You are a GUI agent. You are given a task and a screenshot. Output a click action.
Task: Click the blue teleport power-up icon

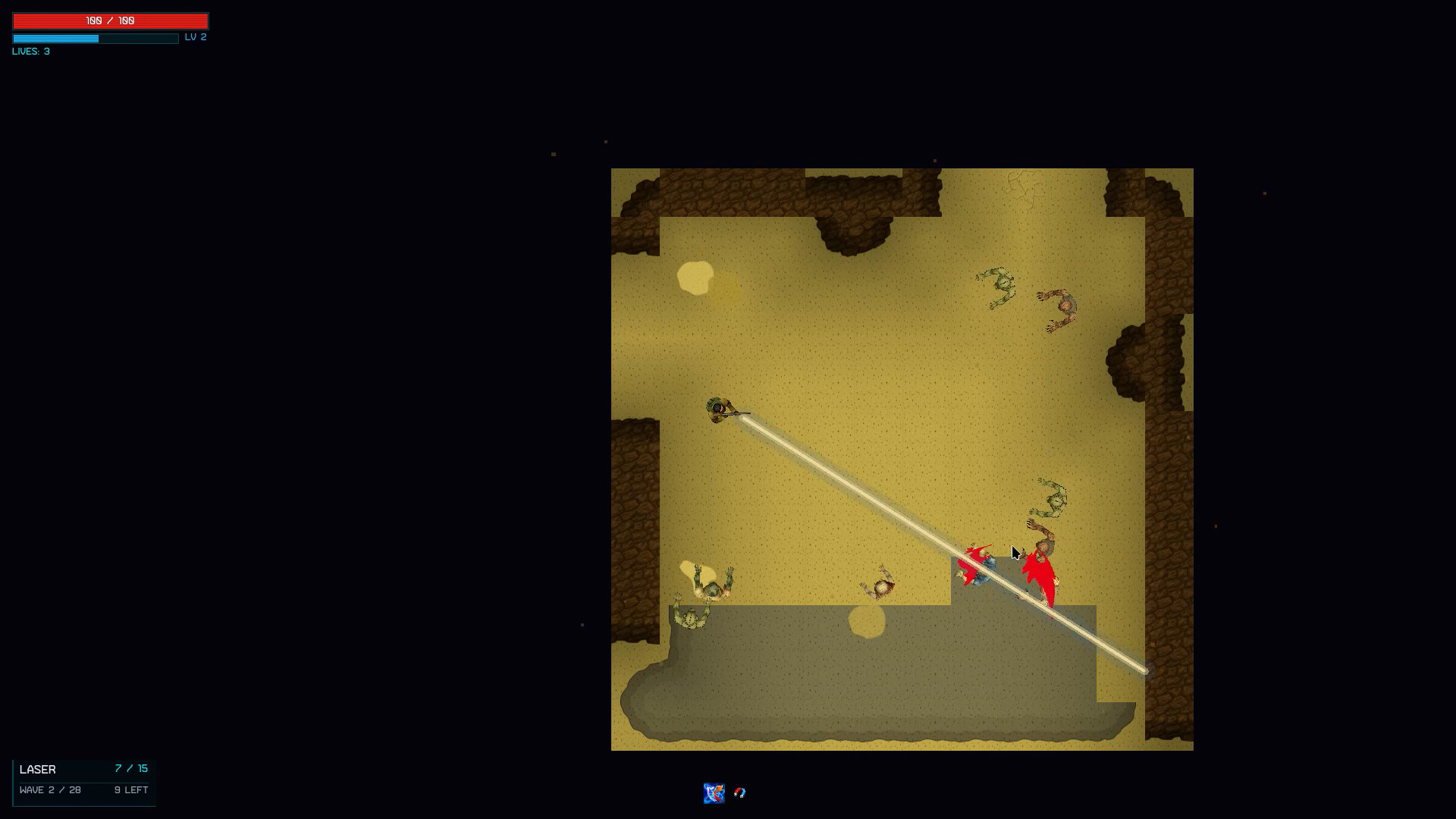pyautogui.click(x=714, y=792)
